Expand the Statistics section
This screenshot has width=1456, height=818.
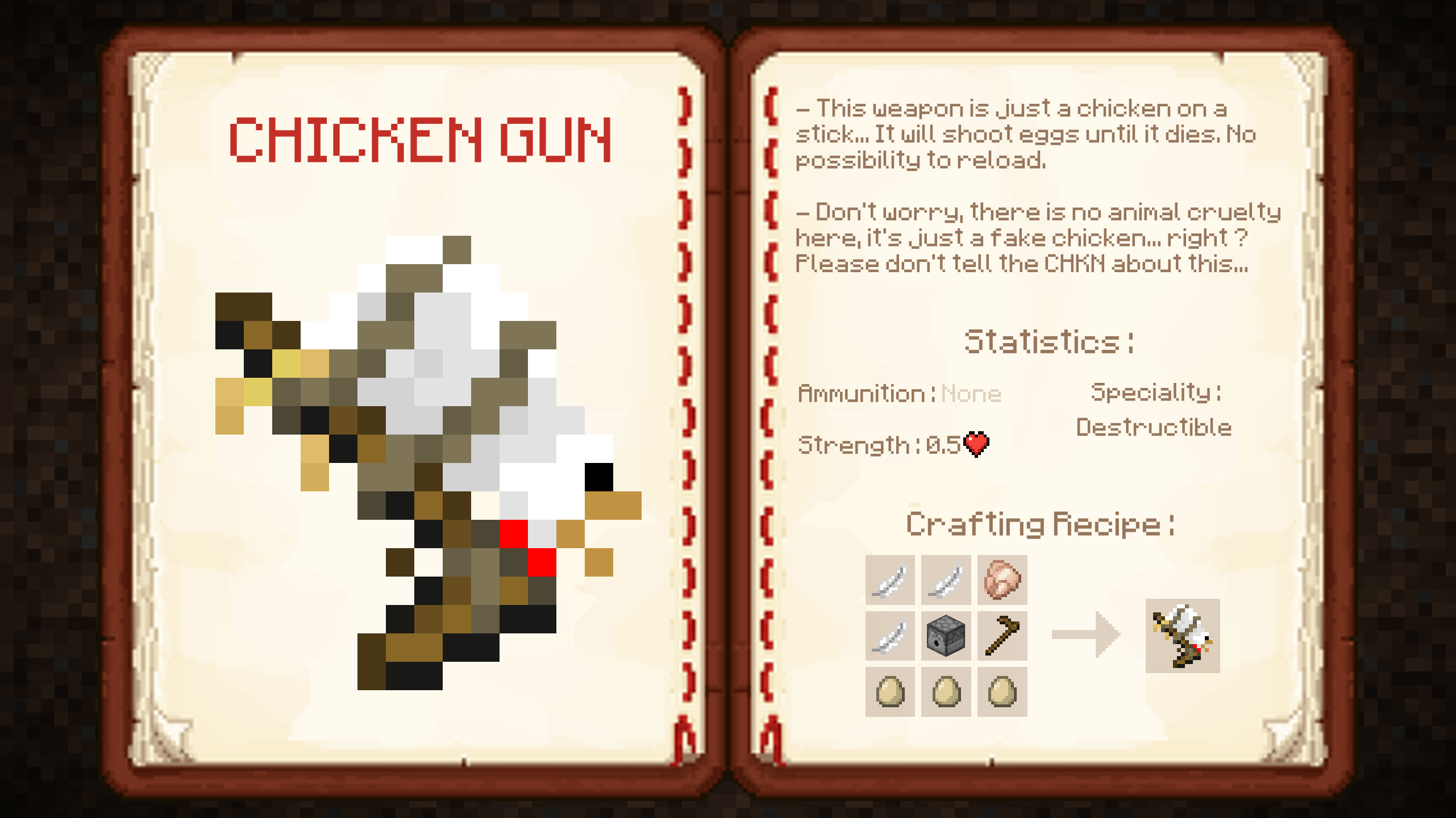pyautogui.click(x=1049, y=341)
